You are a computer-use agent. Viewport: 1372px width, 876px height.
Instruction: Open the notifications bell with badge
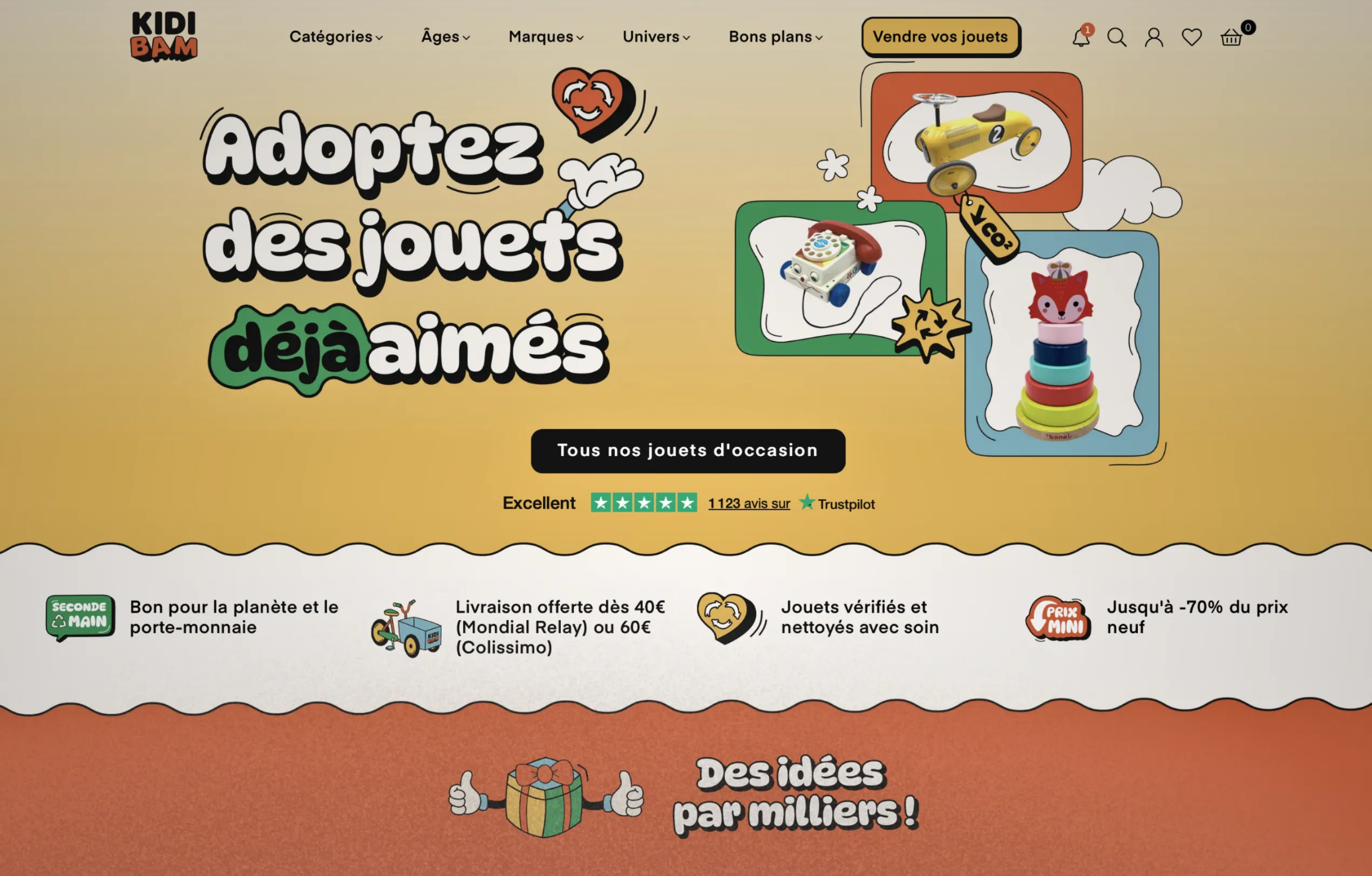tap(1081, 37)
